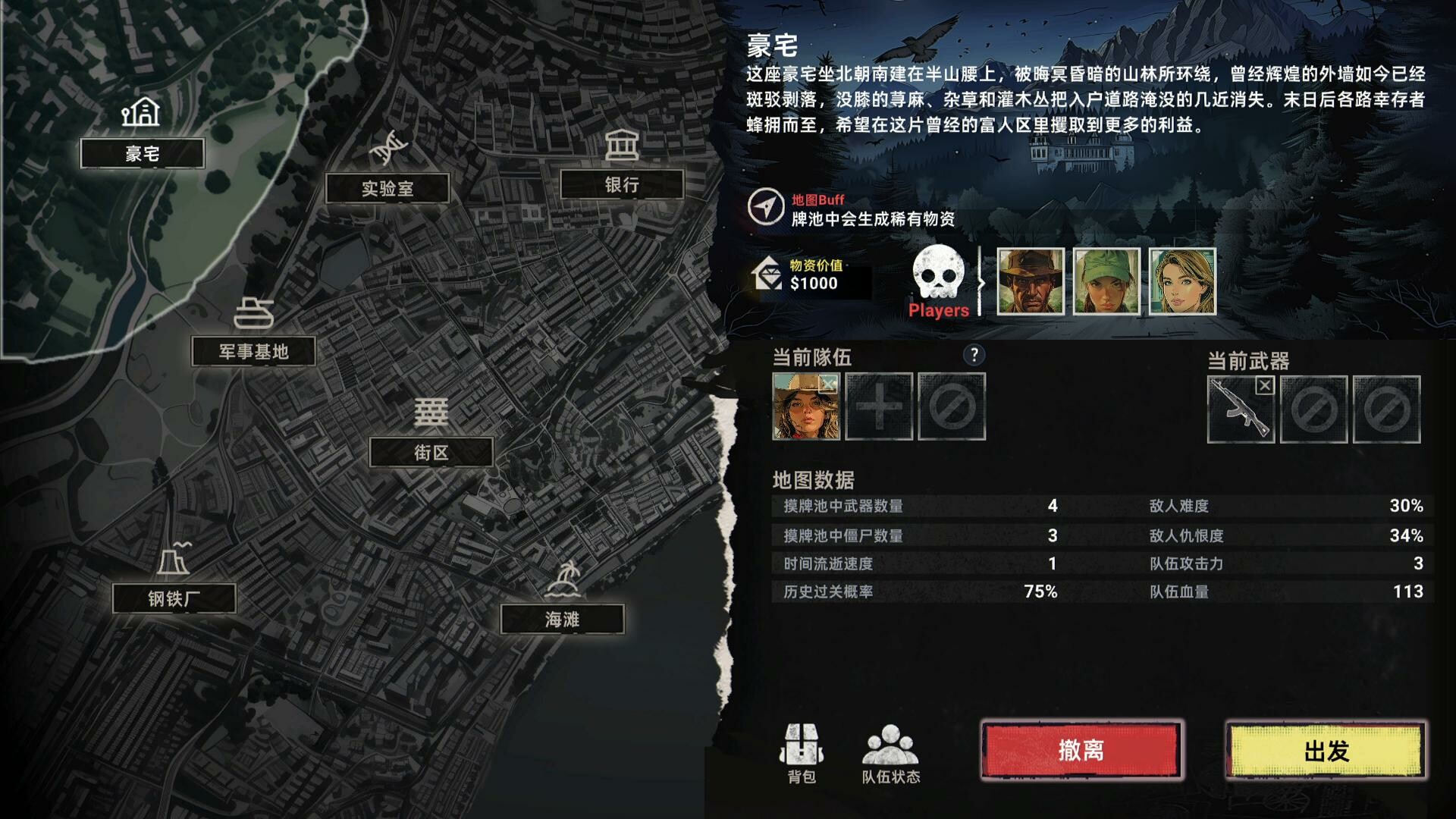Click the 地图Buff compass icon
The width and height of the screenshot is (1456, 819).
(768, 206)
